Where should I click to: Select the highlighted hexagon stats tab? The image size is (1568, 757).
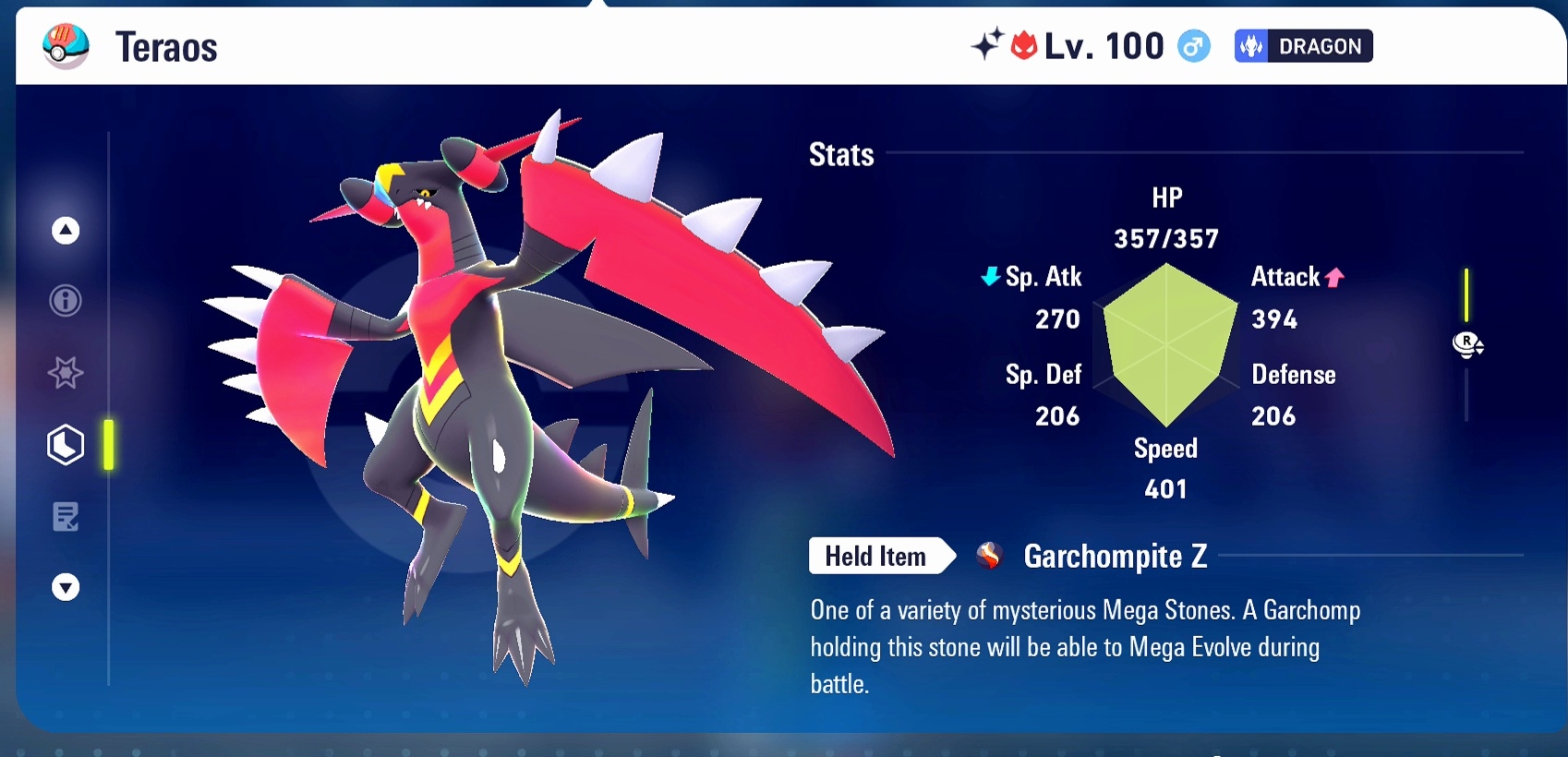point(66,445)
